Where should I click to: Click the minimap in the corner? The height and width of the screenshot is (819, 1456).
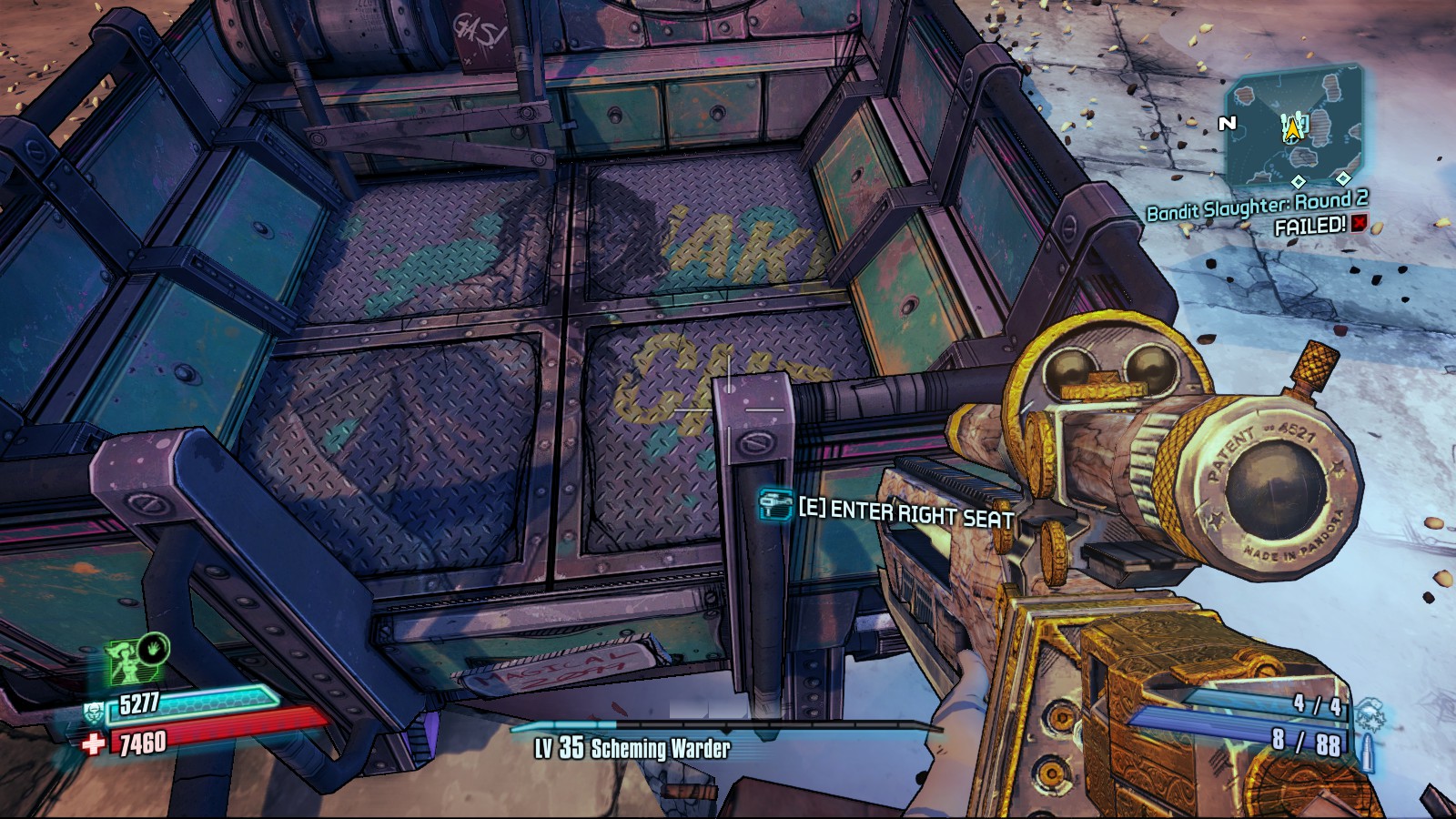(x=1293, y=129)
